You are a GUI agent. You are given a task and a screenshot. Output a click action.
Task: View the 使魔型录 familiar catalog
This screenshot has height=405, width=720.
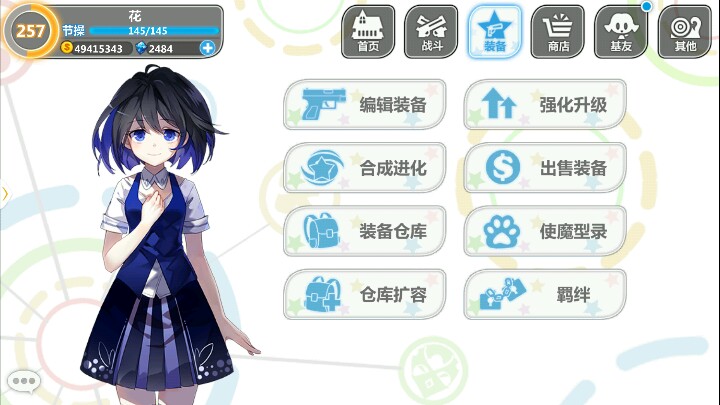(x=545, y=232)
